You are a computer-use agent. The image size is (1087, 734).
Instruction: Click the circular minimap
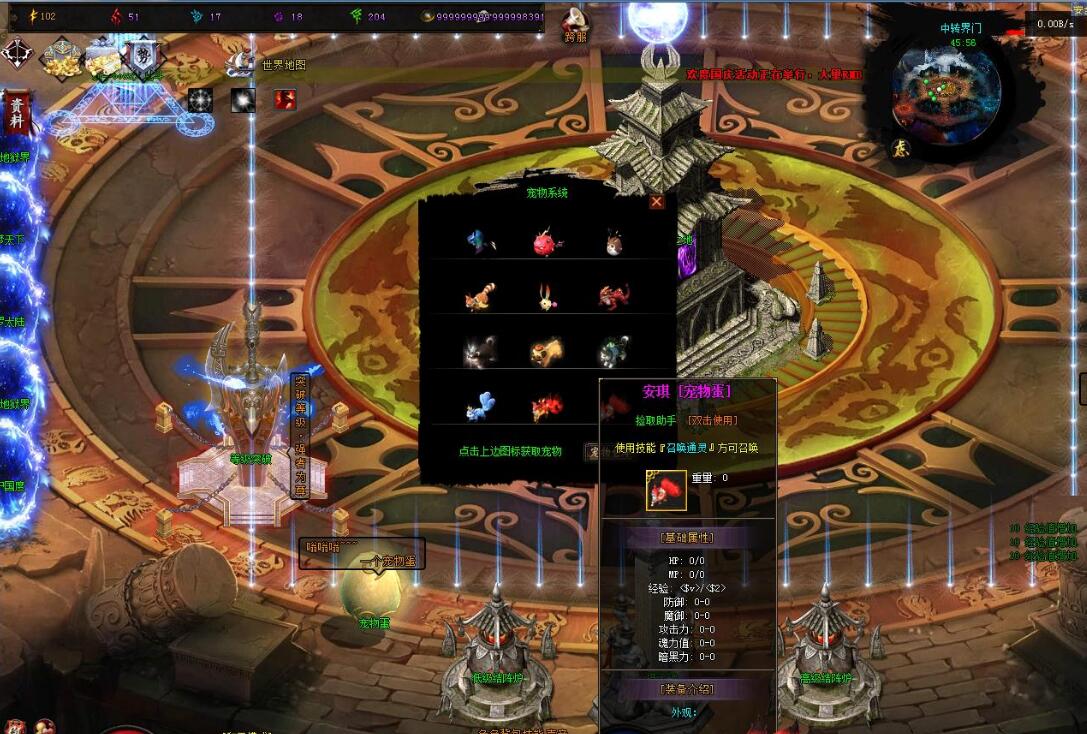(x=945, y=88)
